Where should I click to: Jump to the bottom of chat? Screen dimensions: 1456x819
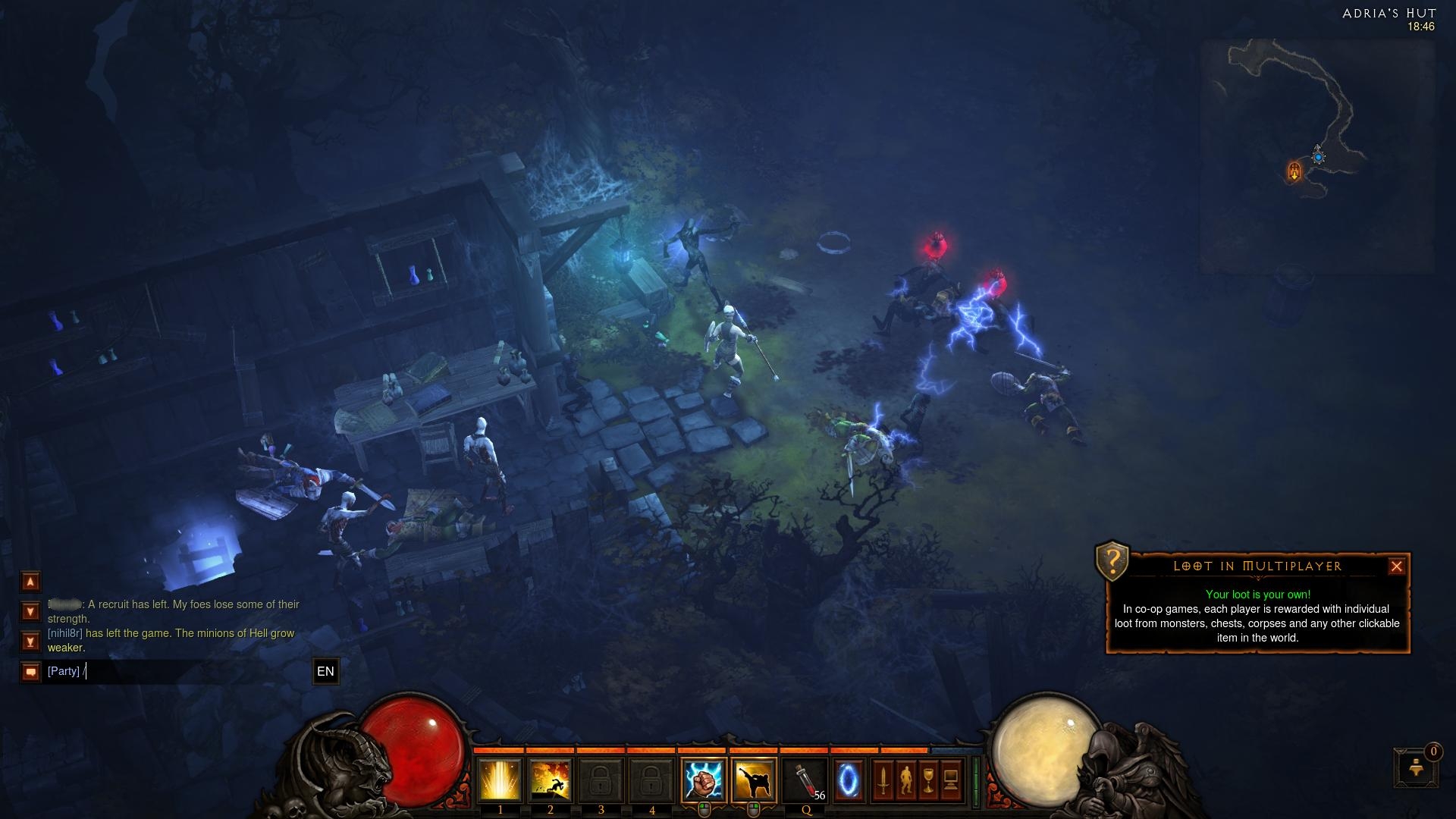[30, 642]
